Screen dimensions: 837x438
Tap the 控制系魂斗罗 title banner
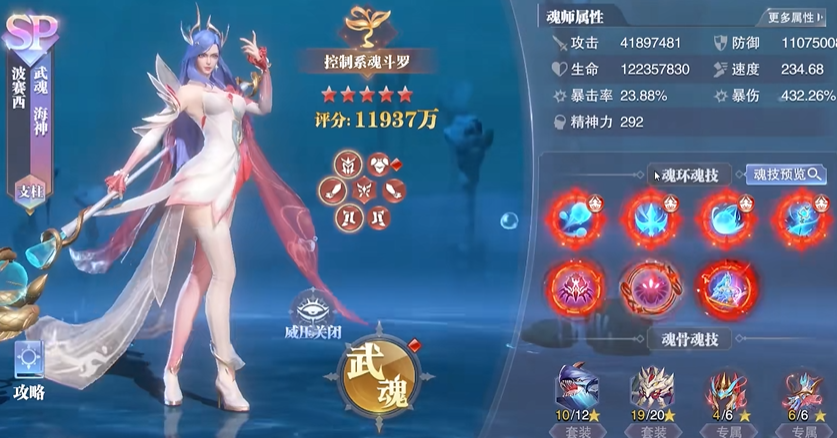[x=365, y=61]
